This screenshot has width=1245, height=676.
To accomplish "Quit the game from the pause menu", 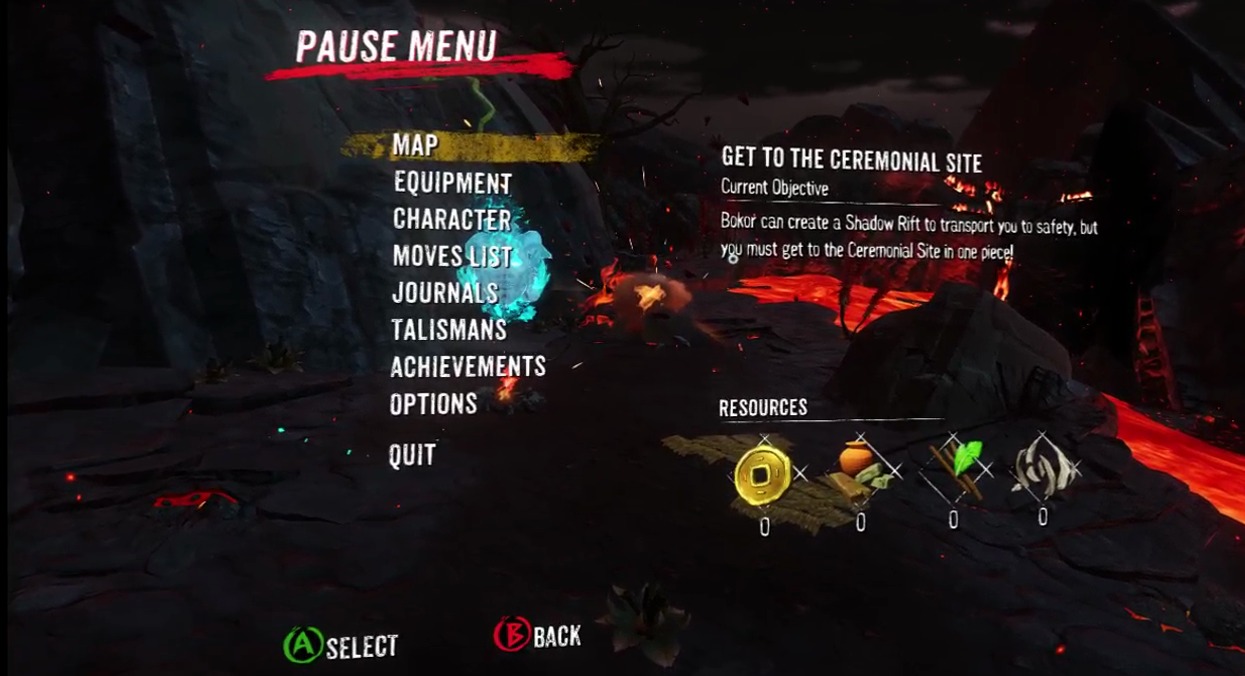I will (x=412, y=456).
